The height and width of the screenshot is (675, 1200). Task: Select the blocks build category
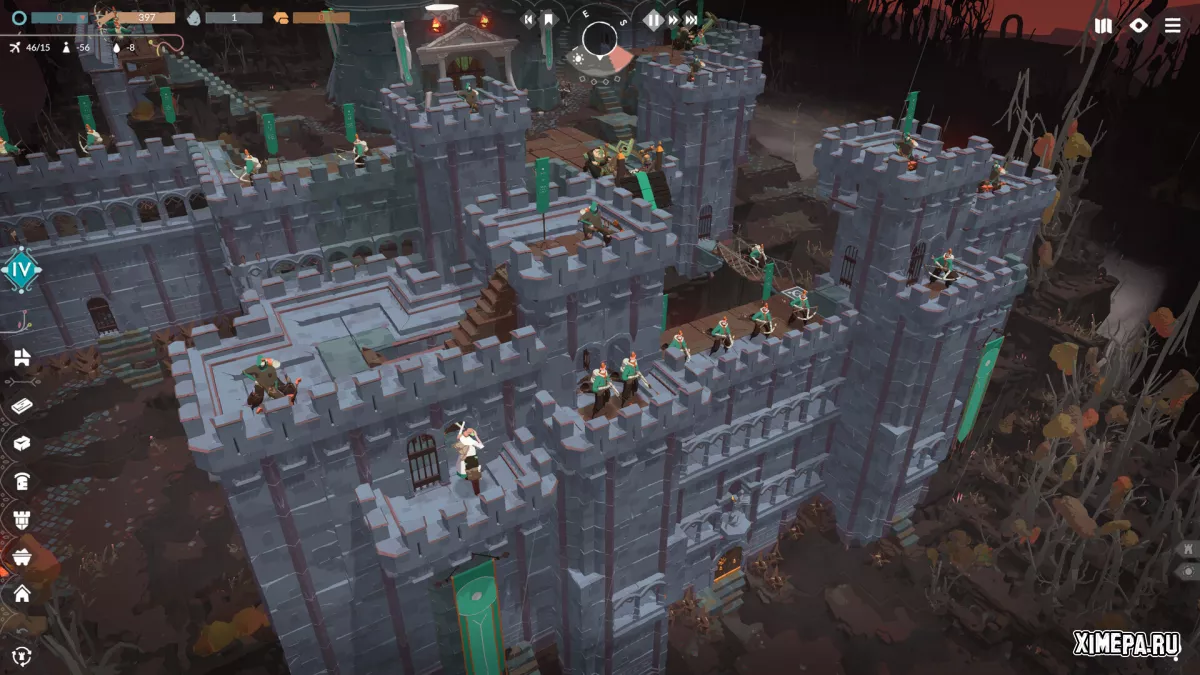21,357
